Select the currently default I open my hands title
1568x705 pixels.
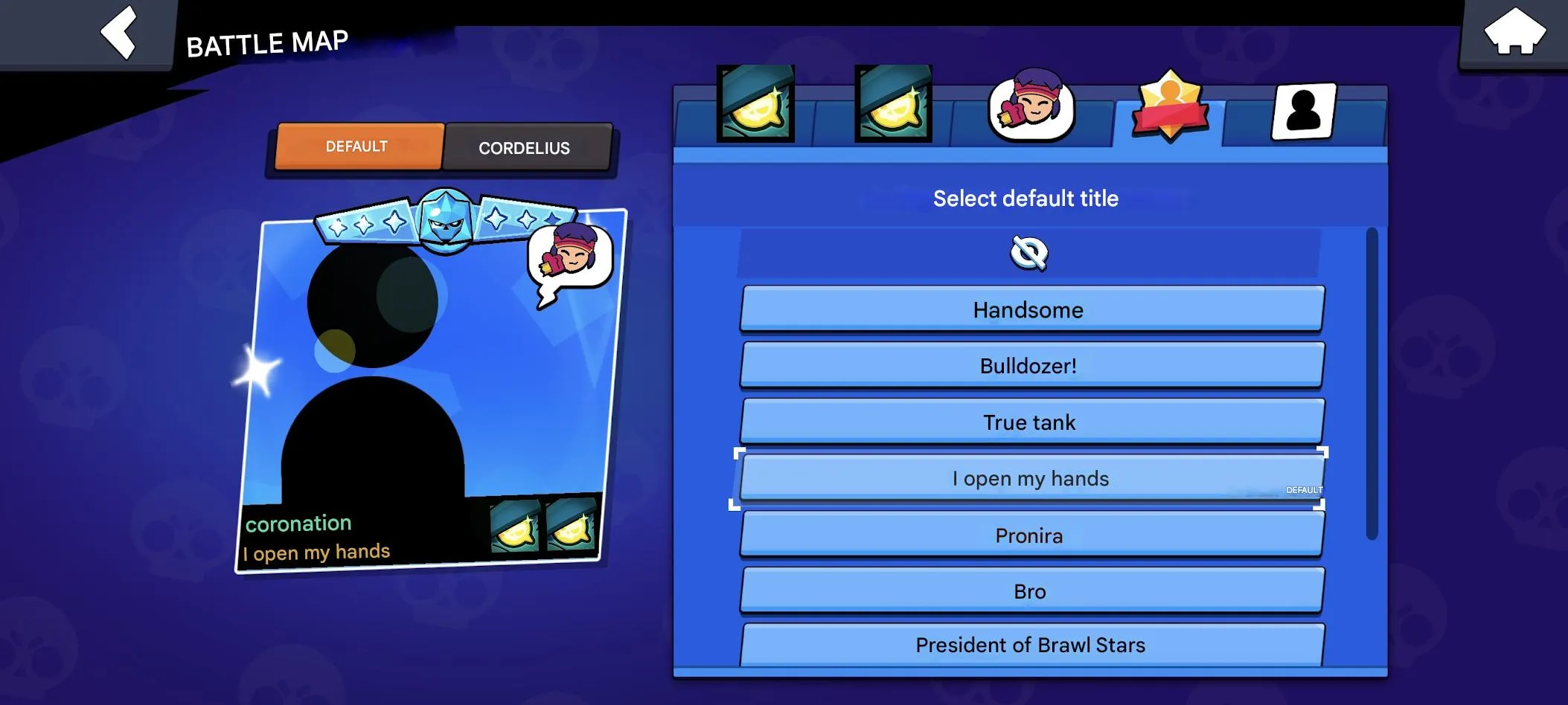pyautogui.click(x=1031, y=478)
